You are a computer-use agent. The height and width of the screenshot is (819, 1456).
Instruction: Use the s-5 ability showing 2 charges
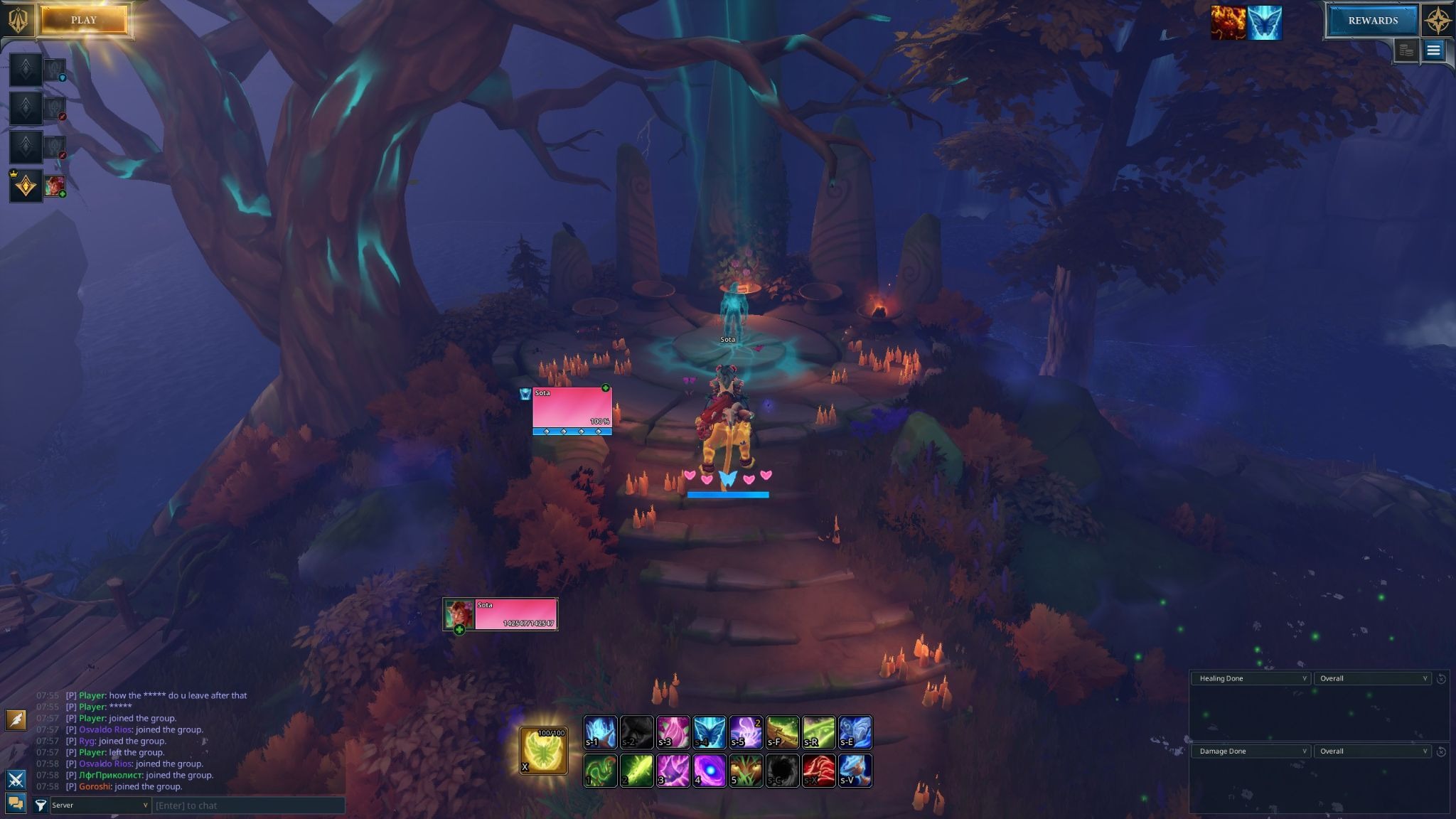[746, 732]
